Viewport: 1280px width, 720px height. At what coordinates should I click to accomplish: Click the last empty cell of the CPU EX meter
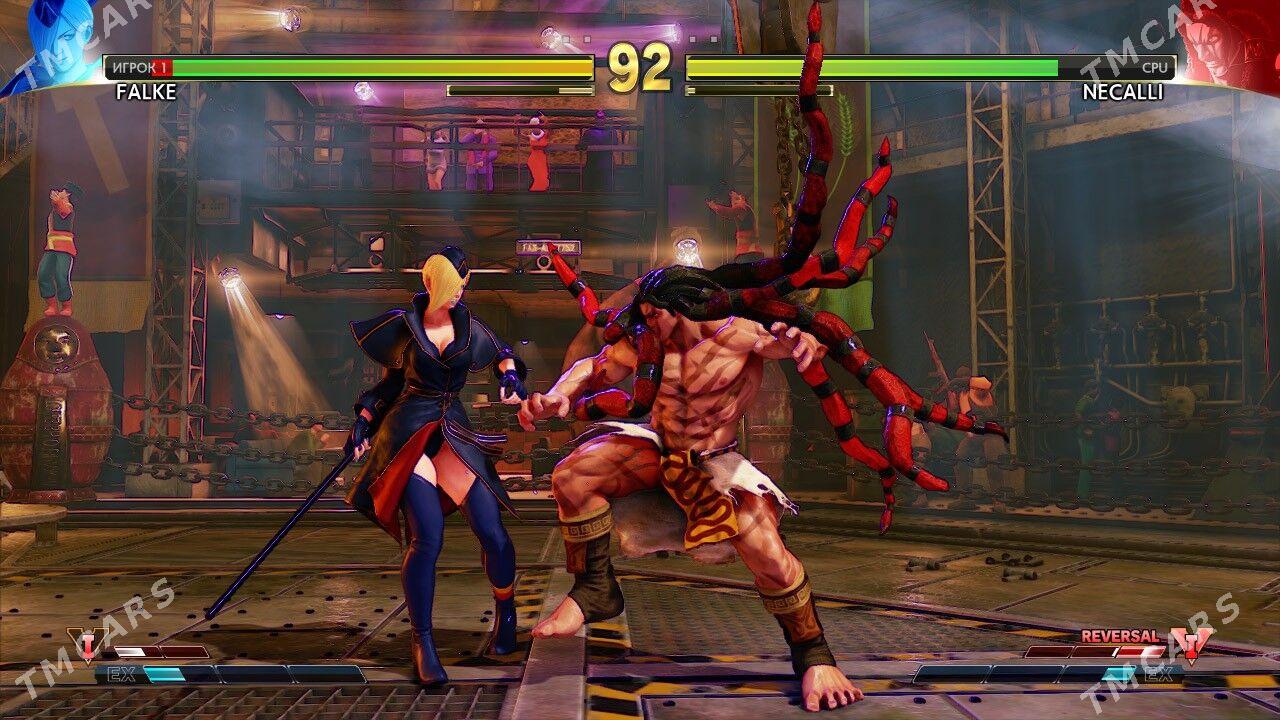point(950,672)
